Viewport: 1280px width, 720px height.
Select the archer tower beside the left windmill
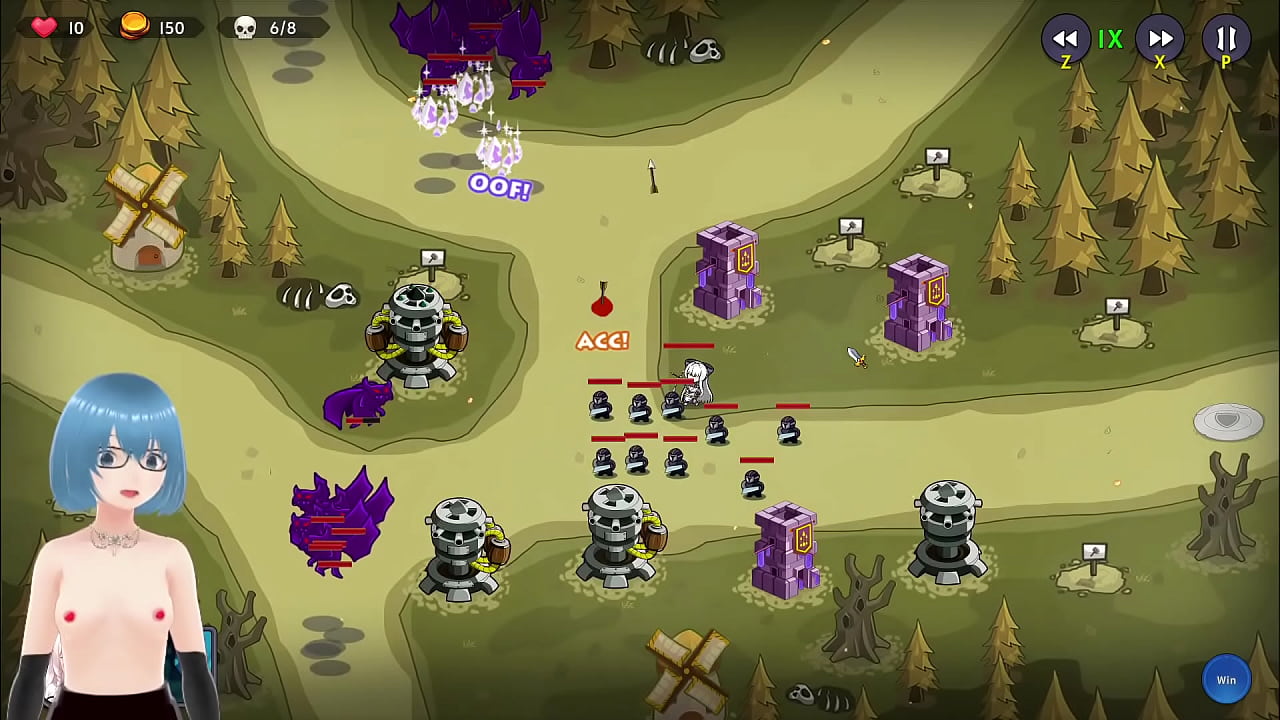tap(415, 330)
